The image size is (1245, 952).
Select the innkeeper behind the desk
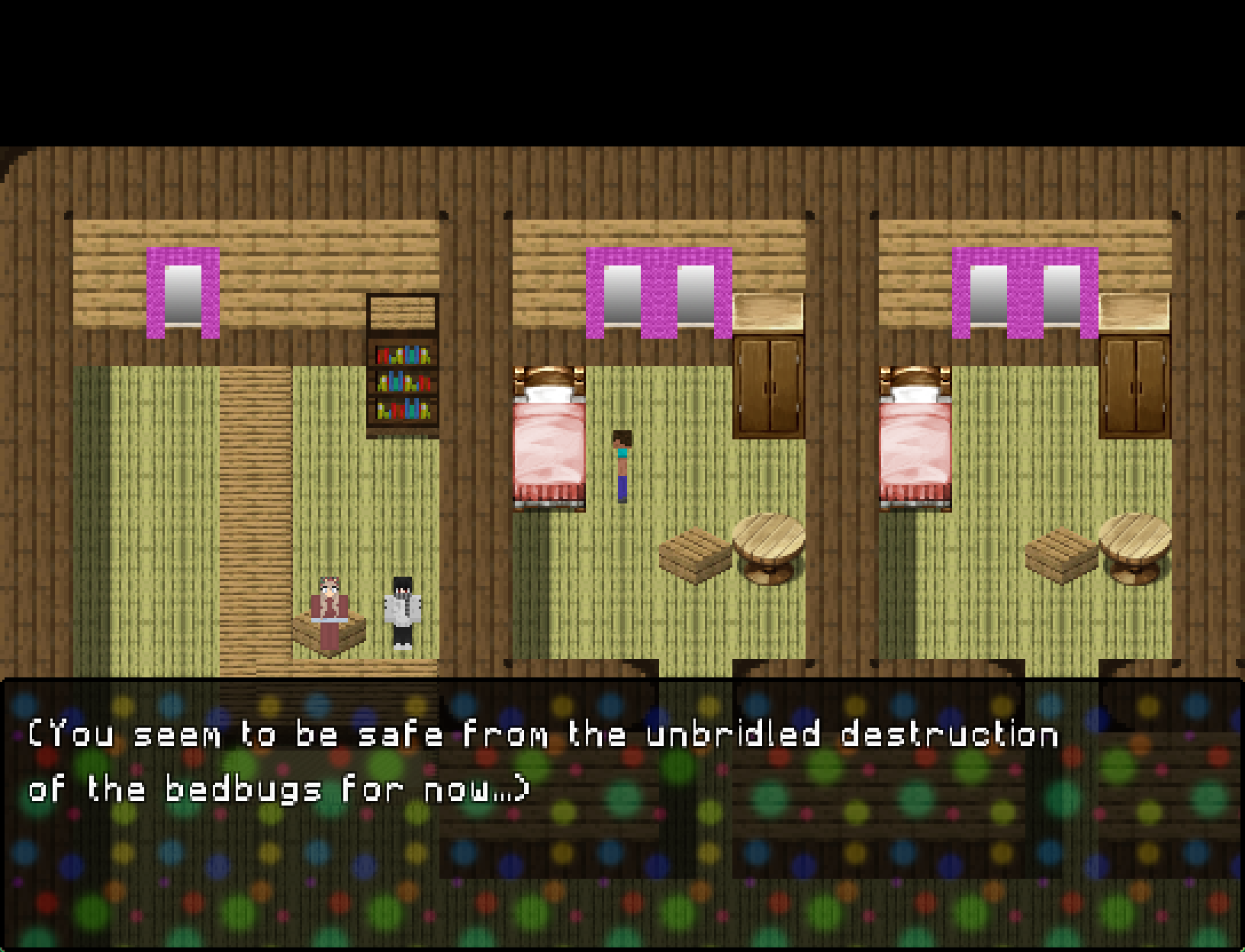tap(328, 603)
